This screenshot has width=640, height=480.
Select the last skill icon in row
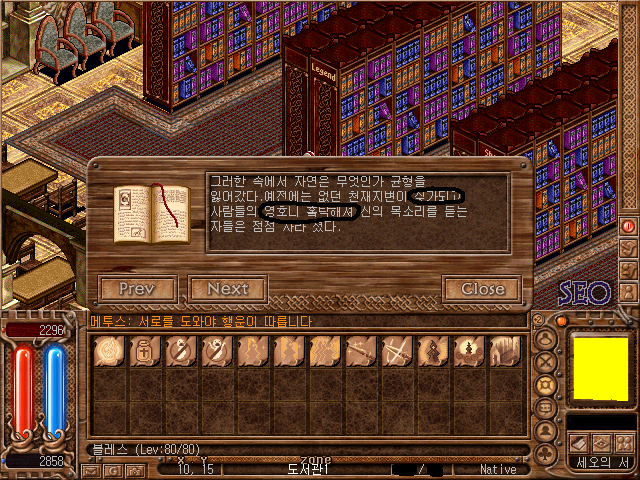[x=502, y=351]
